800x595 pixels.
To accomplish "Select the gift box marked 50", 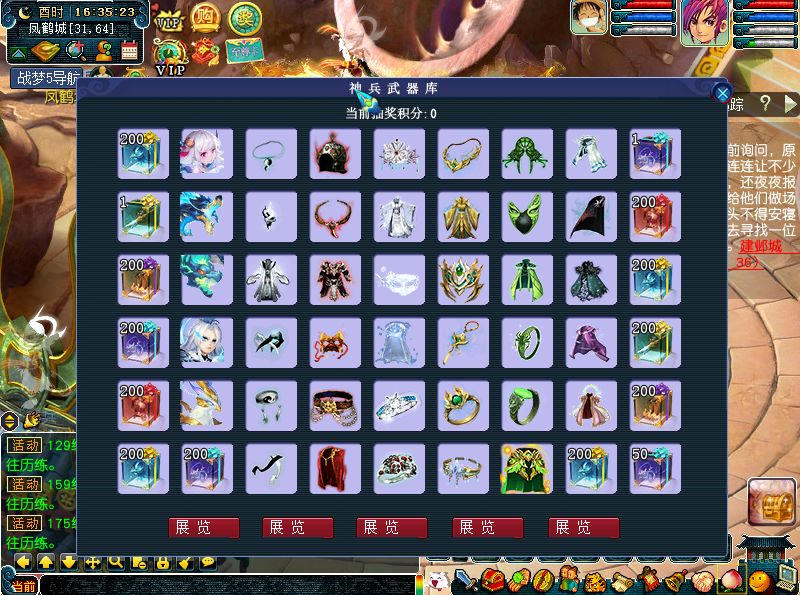I will (x=655, y=468).
